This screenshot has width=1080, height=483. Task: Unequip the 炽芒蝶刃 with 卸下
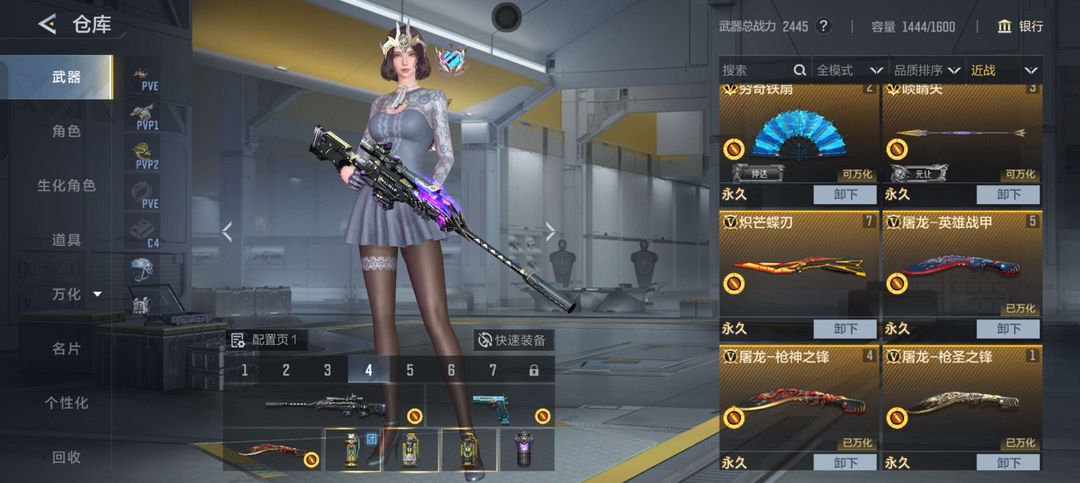click(845, 329)
